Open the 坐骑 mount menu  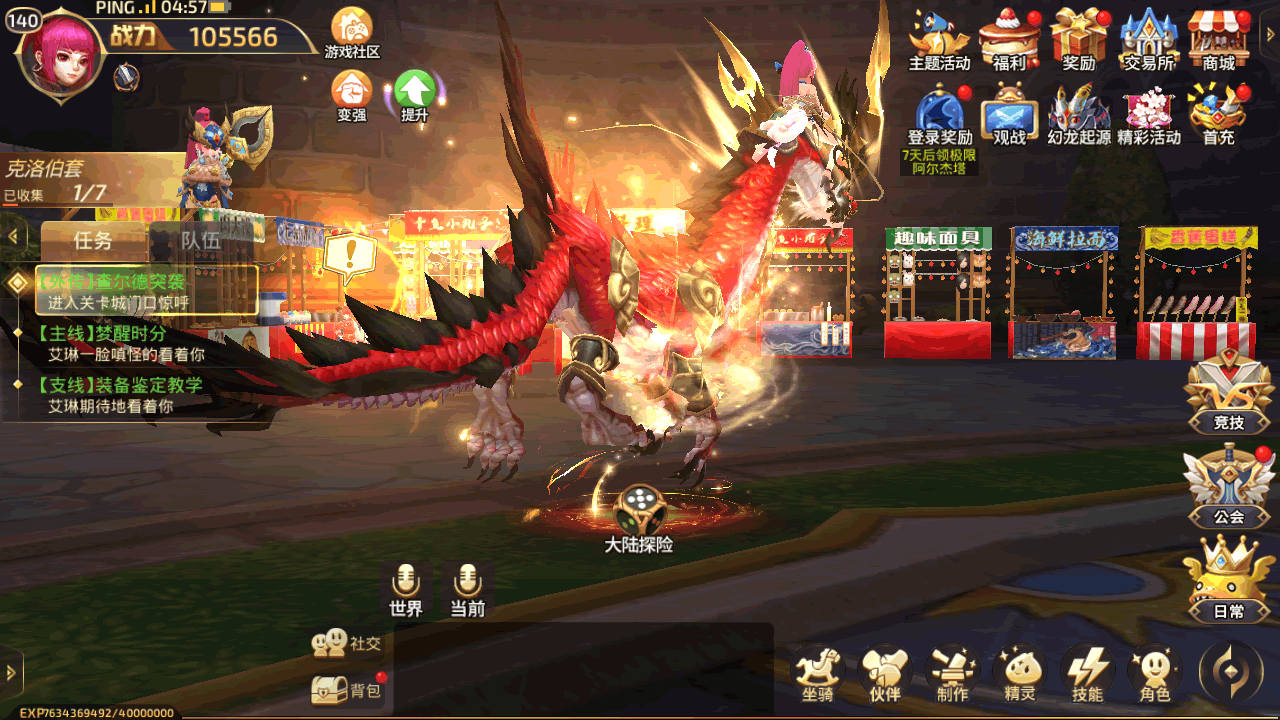point(818,674)
